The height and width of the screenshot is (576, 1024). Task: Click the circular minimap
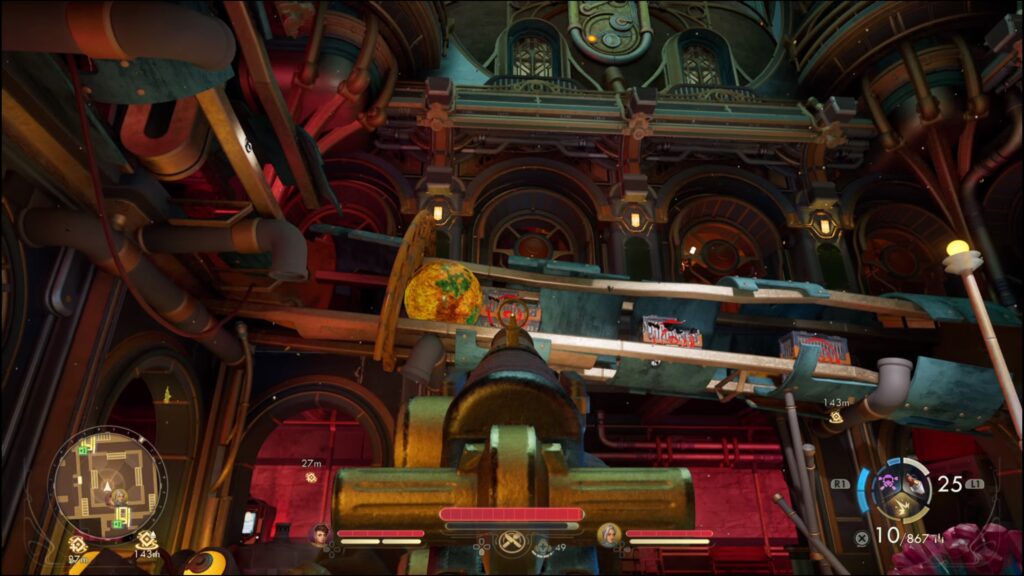coord(107,482)
